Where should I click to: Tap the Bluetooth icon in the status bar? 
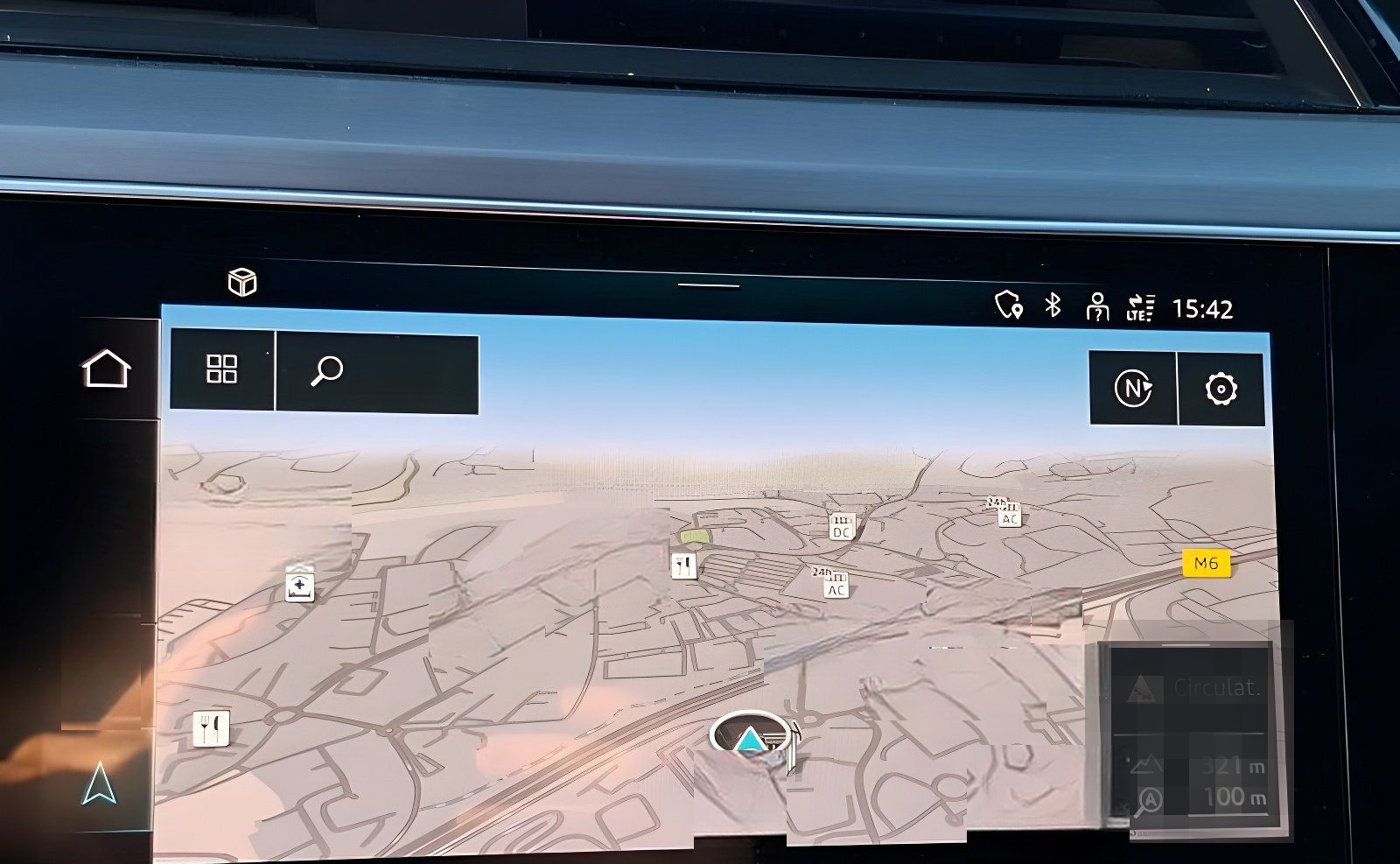point(1053,306)
